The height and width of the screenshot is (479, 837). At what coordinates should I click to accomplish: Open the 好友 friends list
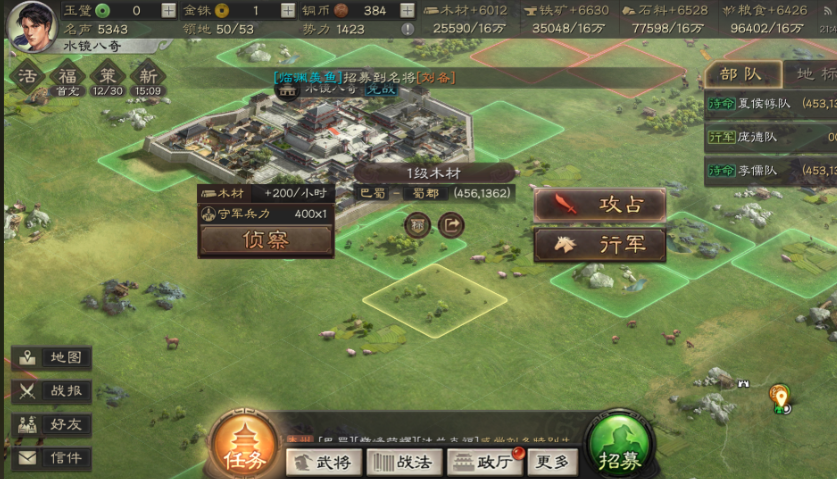(53, 424)
